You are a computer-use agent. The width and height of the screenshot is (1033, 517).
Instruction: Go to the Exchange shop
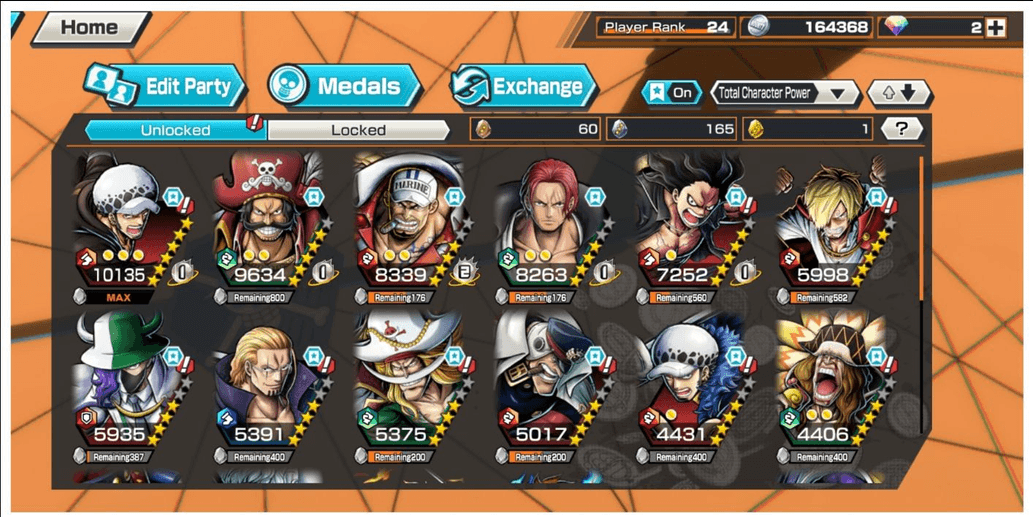click(523, 86)
